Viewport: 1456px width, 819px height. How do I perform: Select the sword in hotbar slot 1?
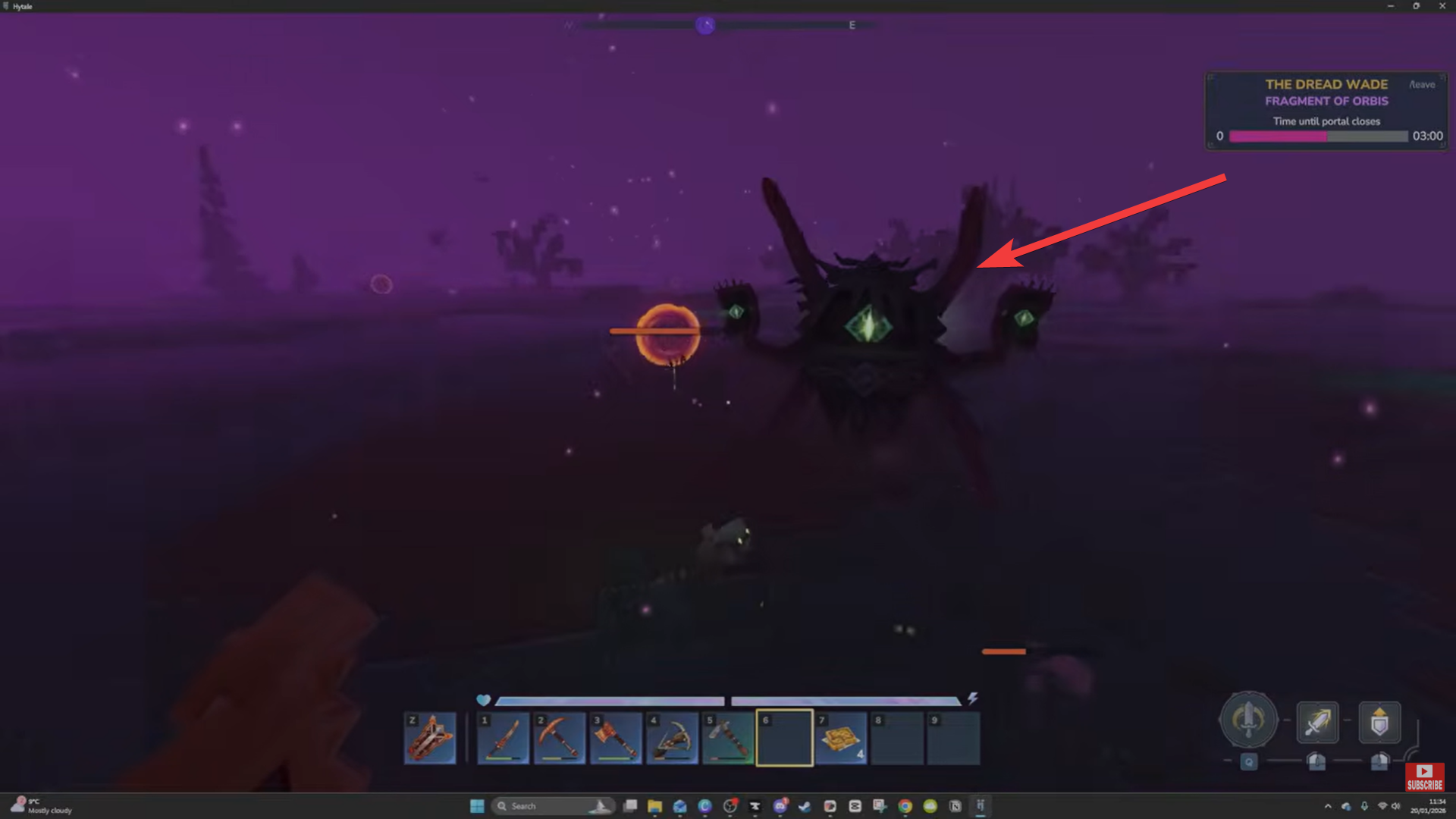coord(503,738)
